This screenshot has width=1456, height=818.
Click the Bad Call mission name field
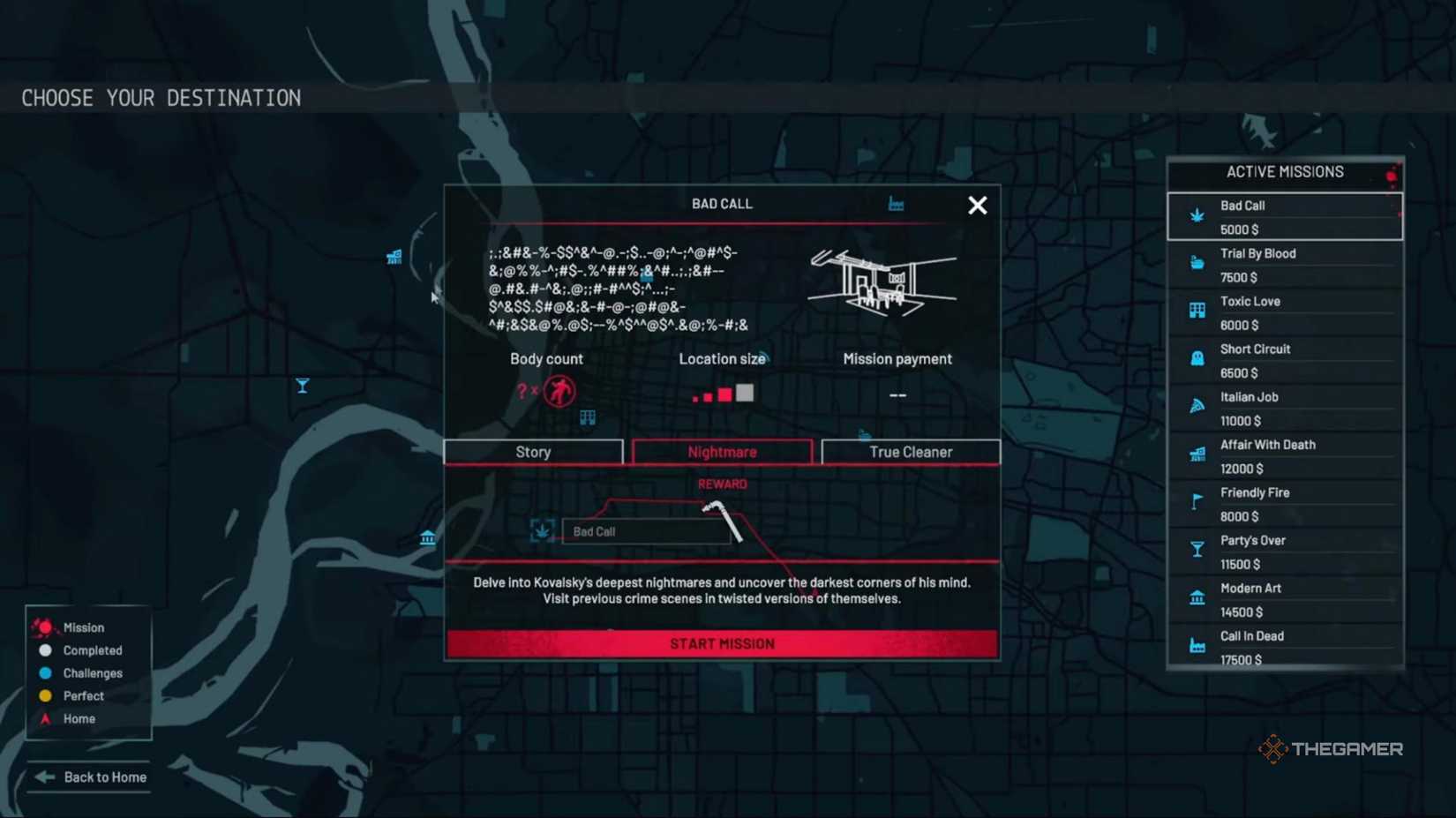[x=645, y=531]
